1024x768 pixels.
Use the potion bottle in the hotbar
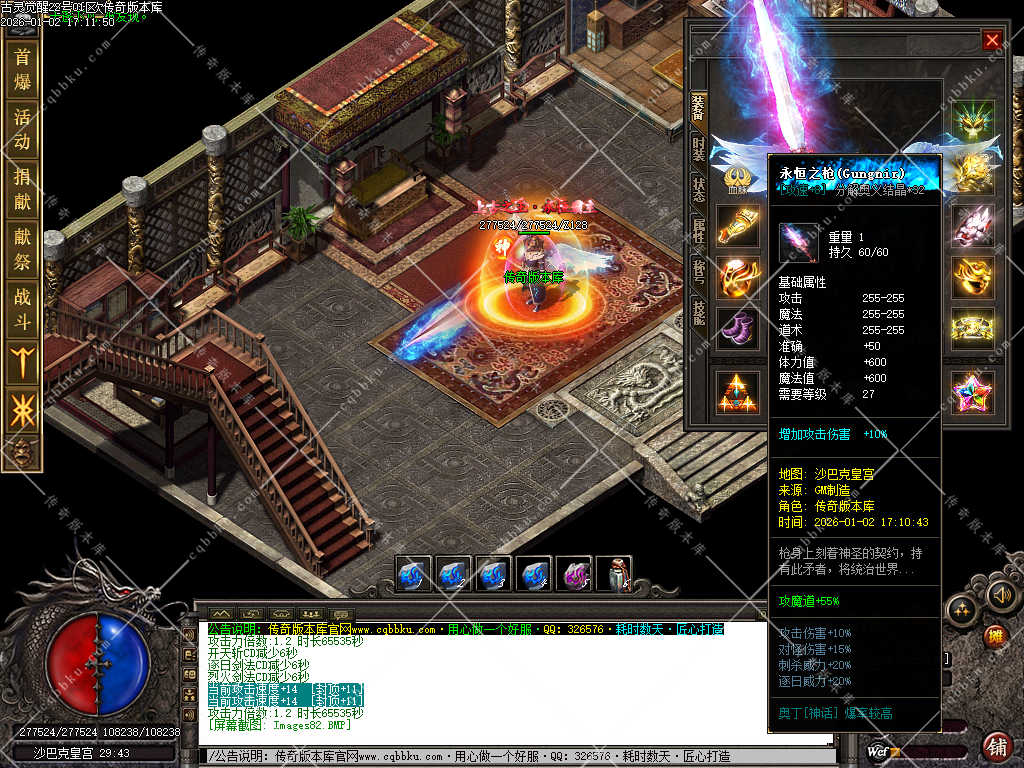click(x=613, y=575)
